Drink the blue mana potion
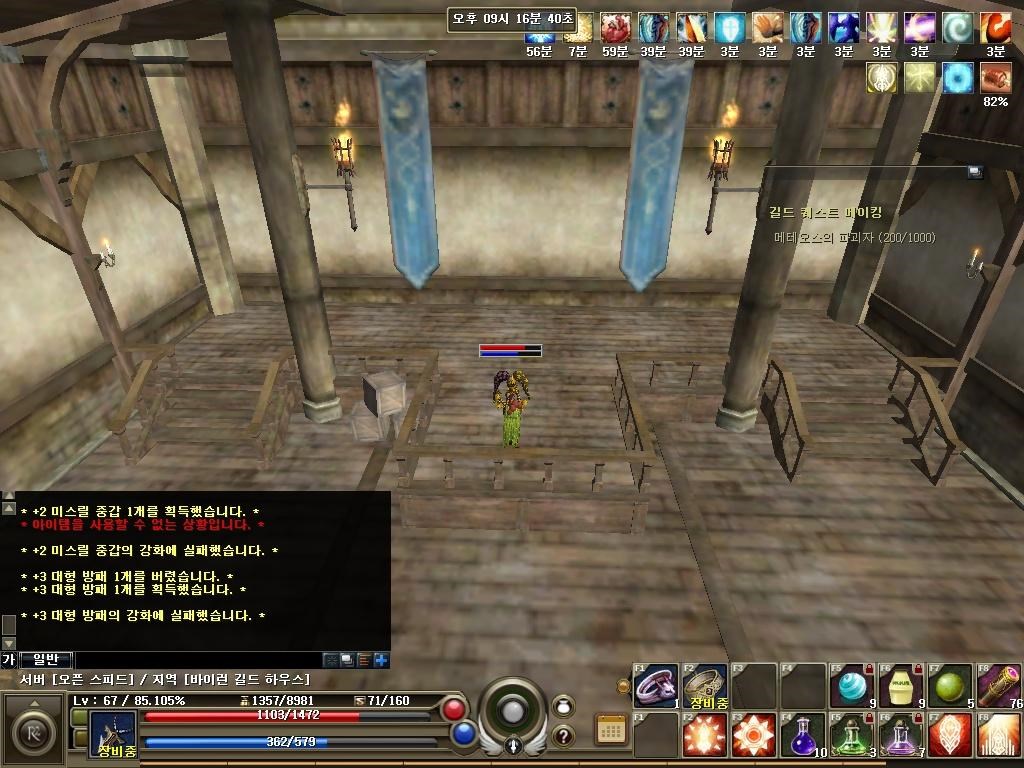Image resolution: width=1024 pixels, height=768 pixels. (x=803, y=735)
